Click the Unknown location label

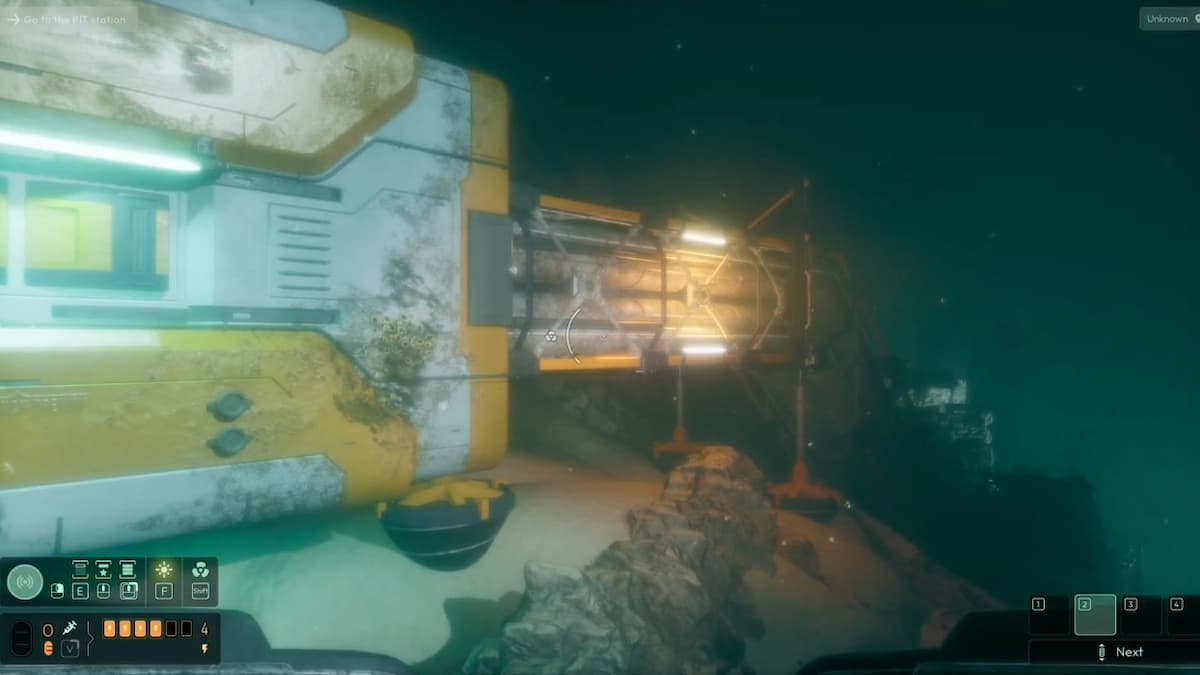click(x=1167, y=19)
